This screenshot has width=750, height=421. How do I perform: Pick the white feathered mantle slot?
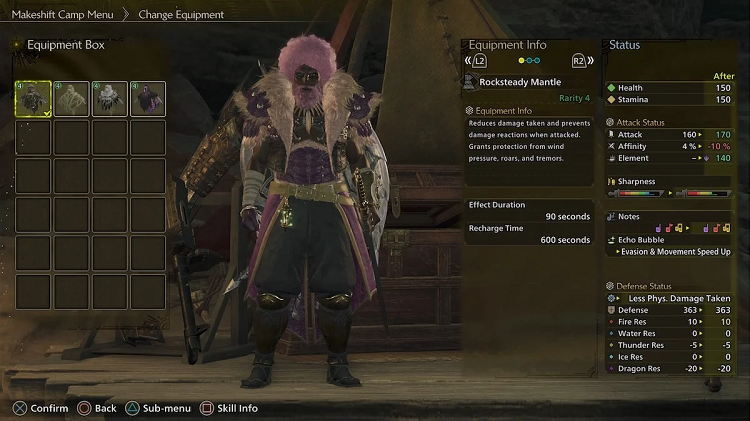[x=109, y=99]
